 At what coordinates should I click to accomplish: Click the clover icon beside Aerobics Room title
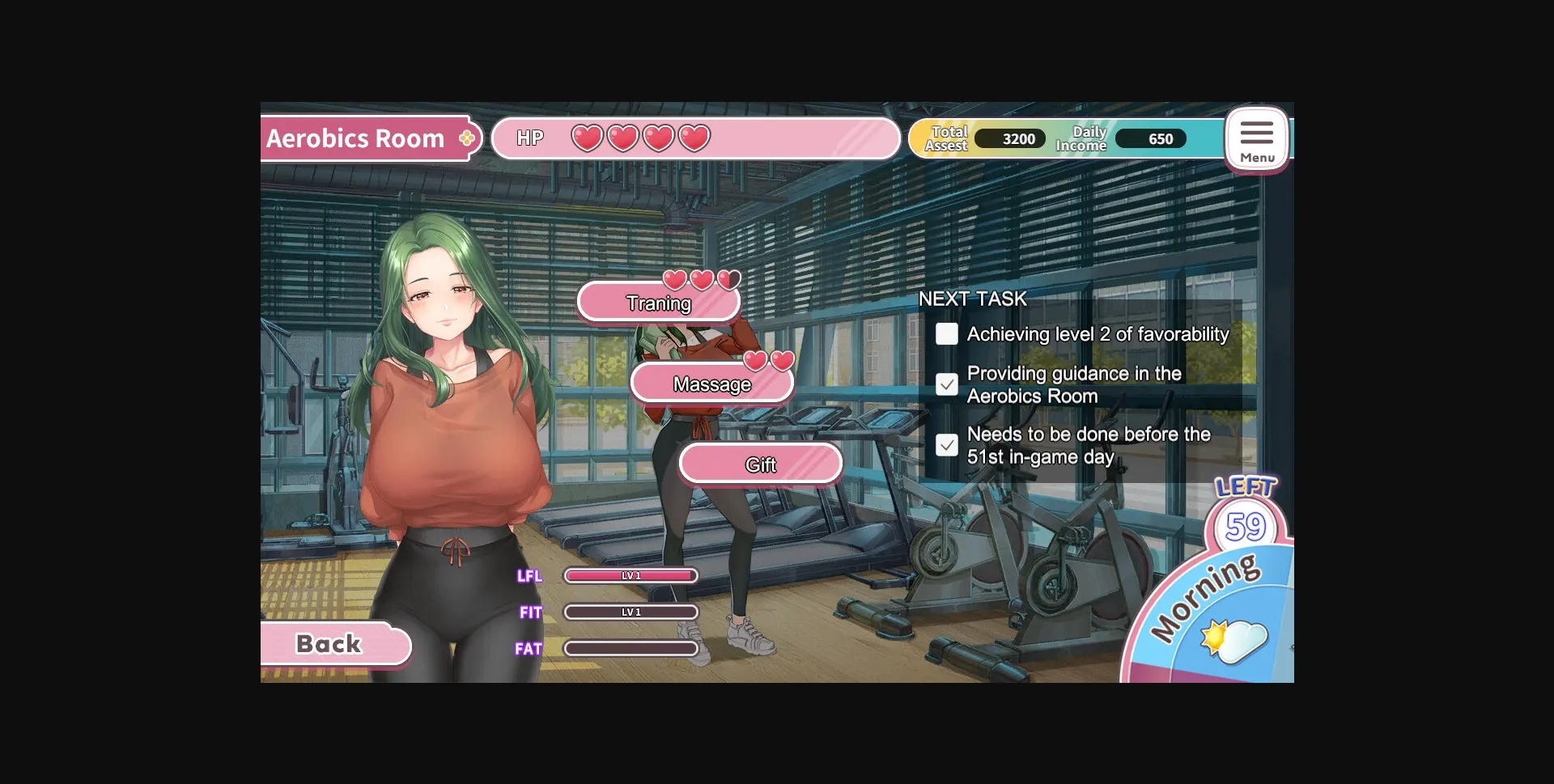click(465, 138)
